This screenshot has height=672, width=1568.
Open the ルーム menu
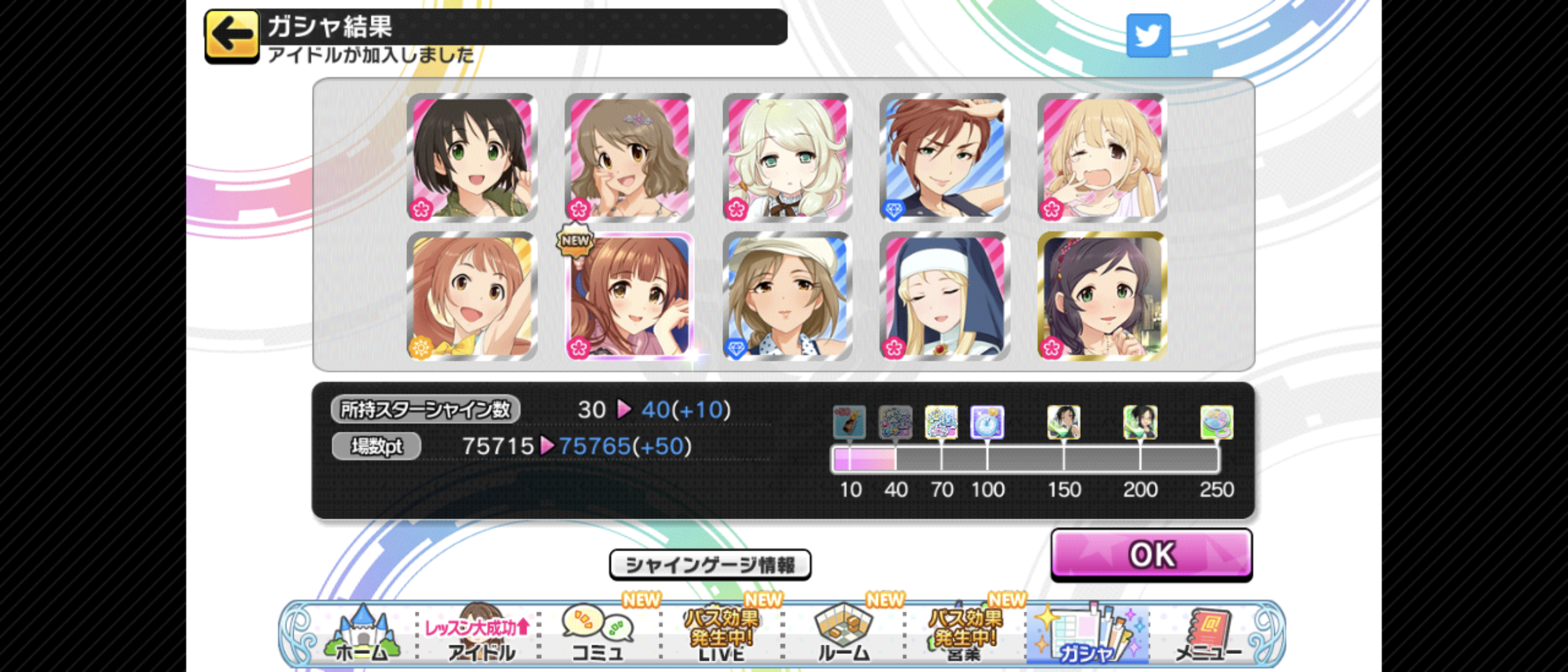pyautogui.click(x=843, y=635)
